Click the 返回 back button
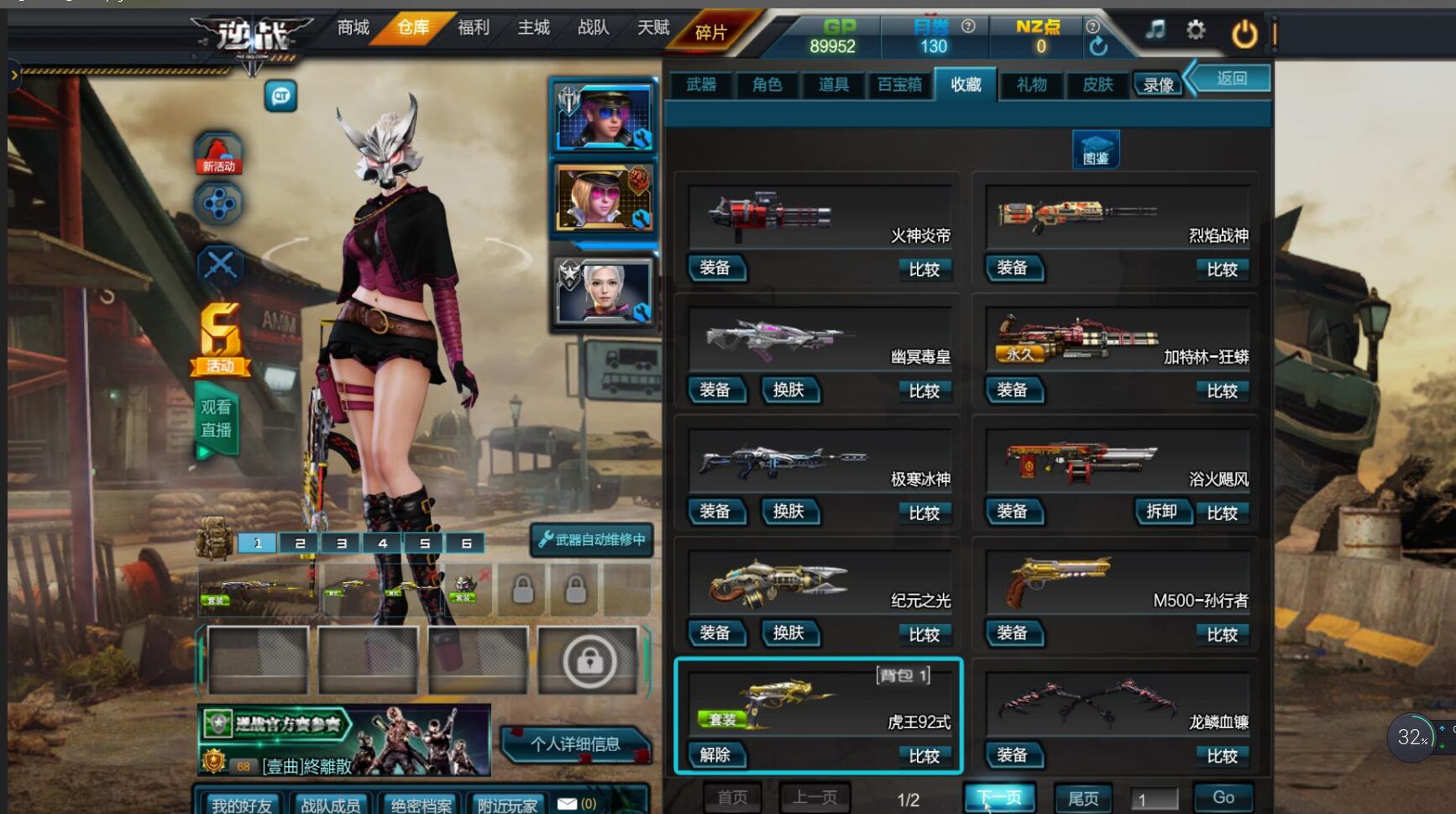 (x=1231, y=78)
